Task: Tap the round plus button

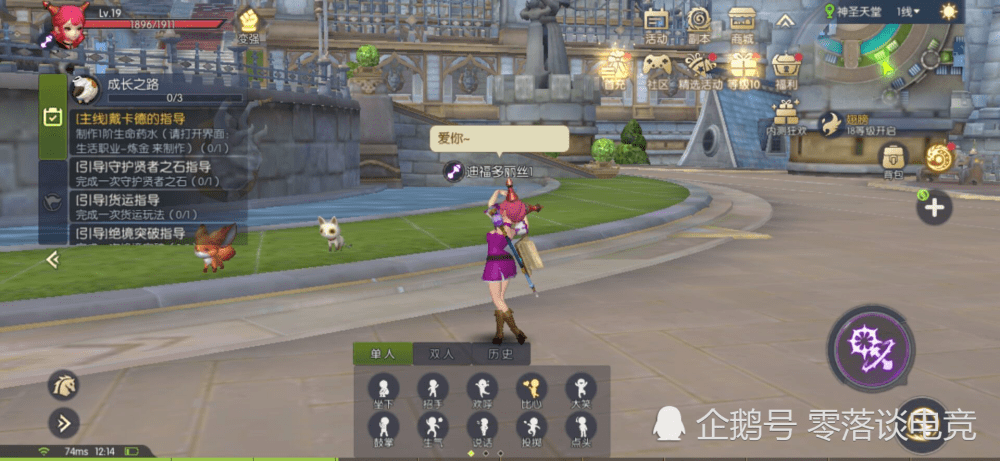Action: point(934,208)
